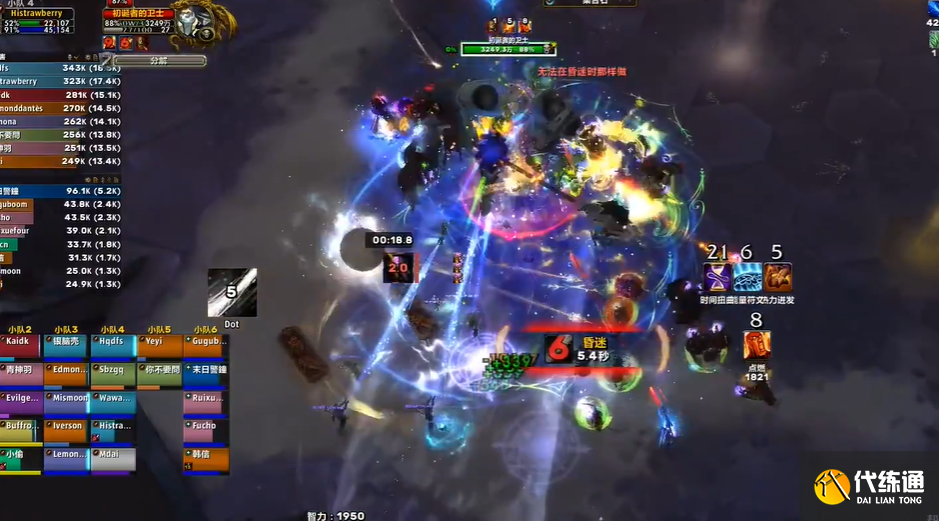939x521 pixels.
Task: Click the boss target portrait
Action: (192, 20)
